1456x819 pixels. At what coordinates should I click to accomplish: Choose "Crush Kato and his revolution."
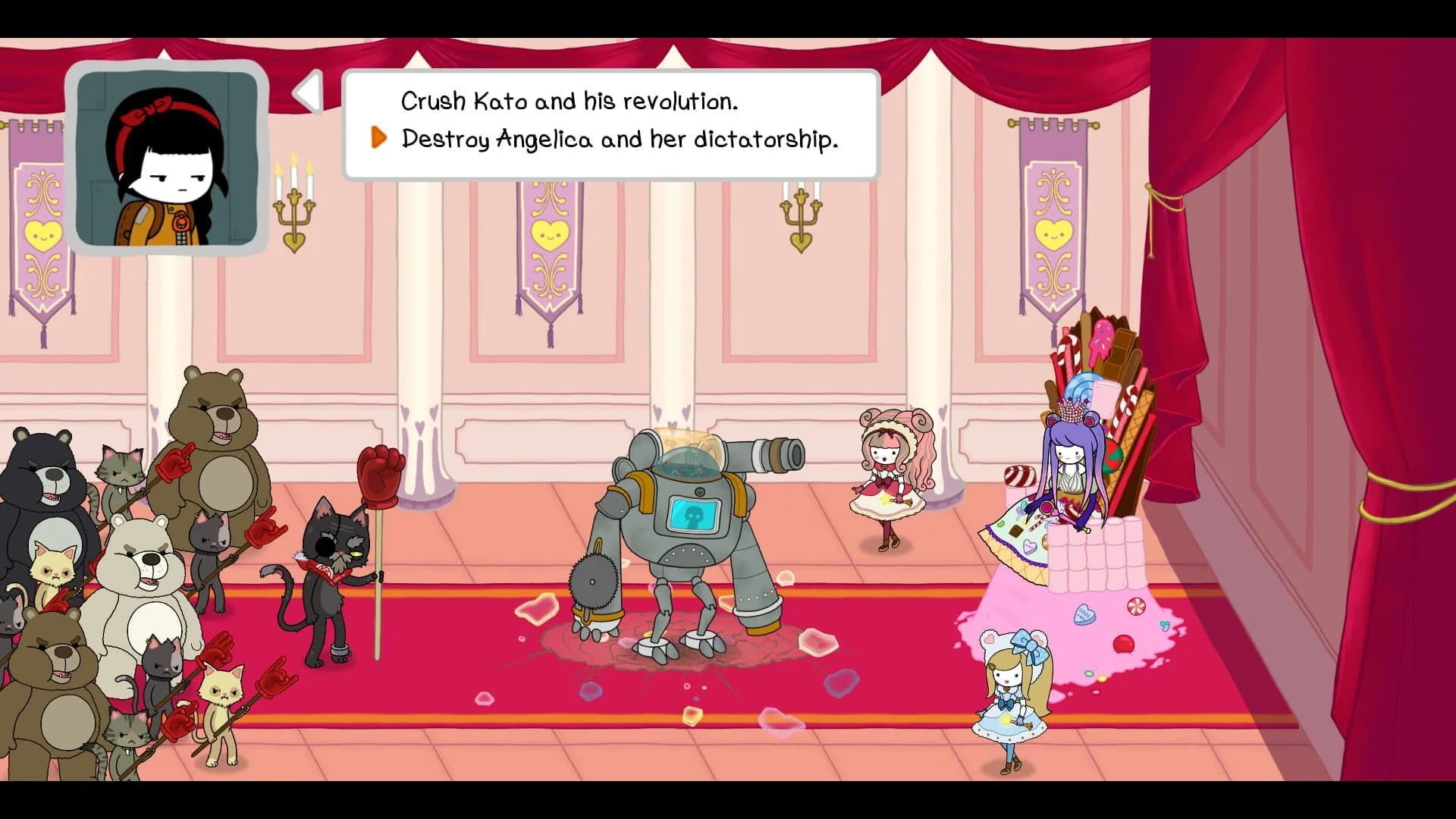pyautogui.click(x=570, y=99)
